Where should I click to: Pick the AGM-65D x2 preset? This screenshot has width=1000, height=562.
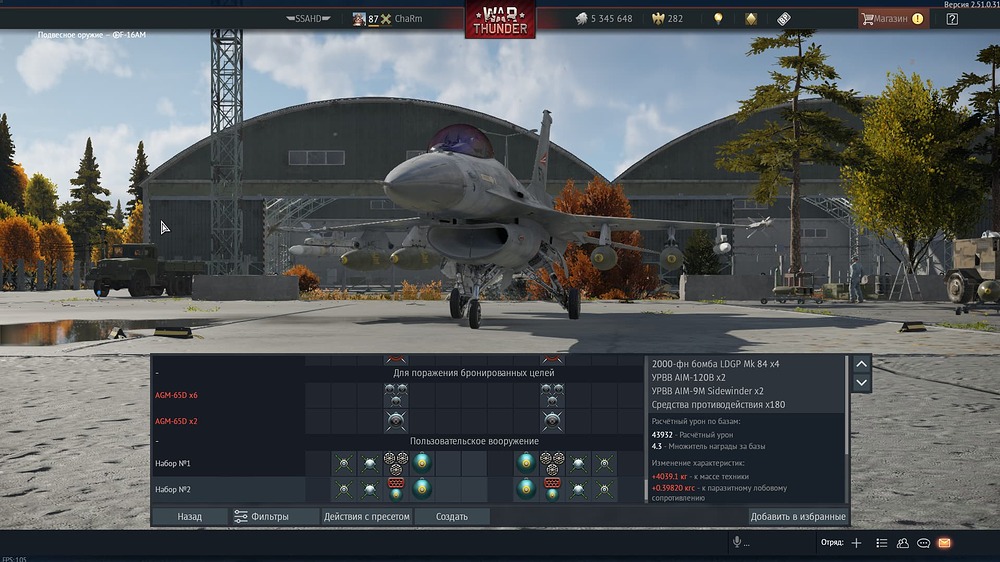coord(176,421)
